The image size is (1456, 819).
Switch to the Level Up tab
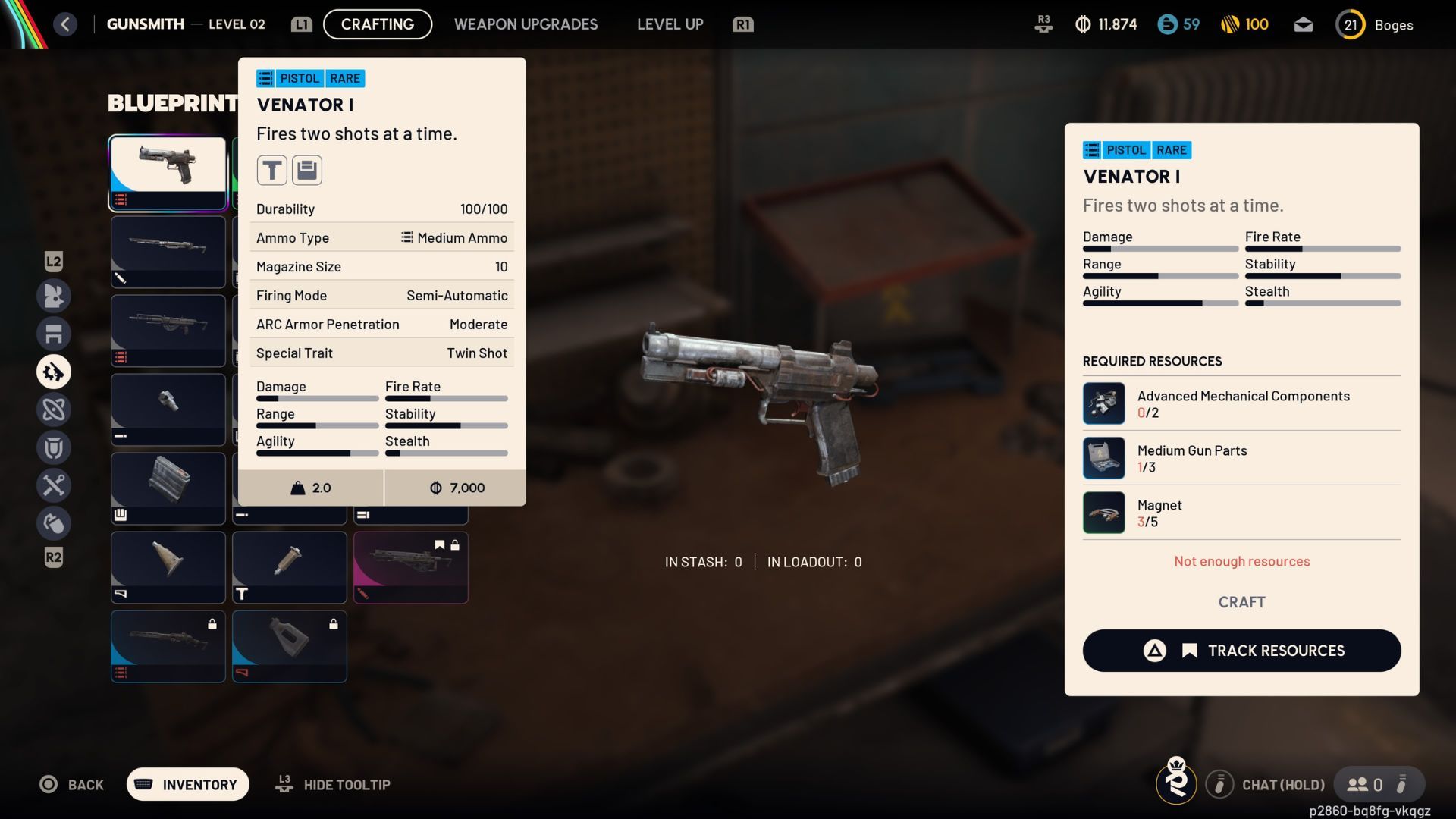[x=670, y=24]
